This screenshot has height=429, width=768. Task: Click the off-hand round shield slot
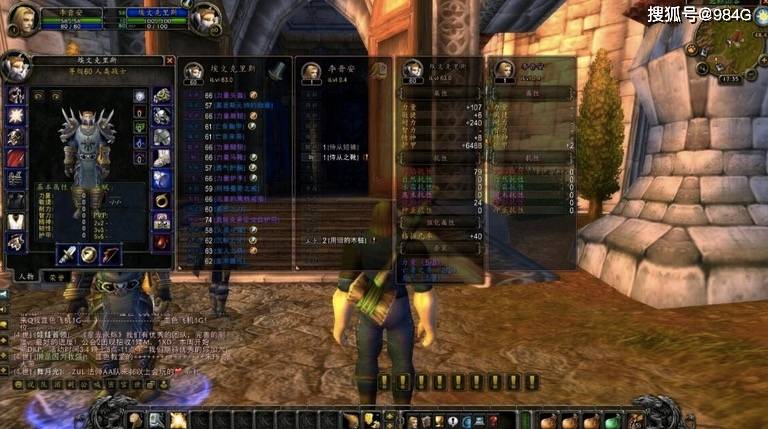(x=89, y=253)
